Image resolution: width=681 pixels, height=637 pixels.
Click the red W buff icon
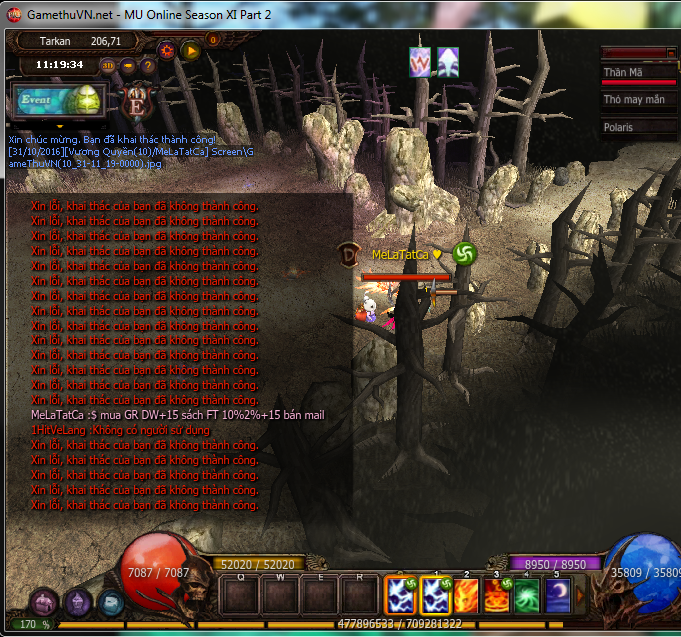tap(420, 62)
